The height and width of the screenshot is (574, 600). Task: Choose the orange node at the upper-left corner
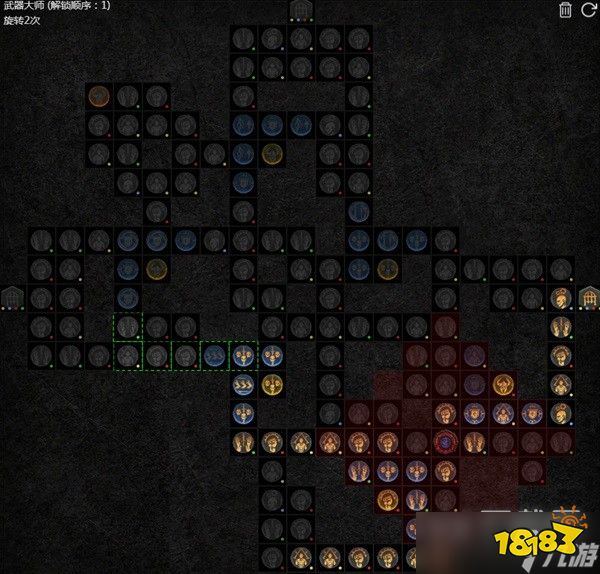(x=98, y=97)
